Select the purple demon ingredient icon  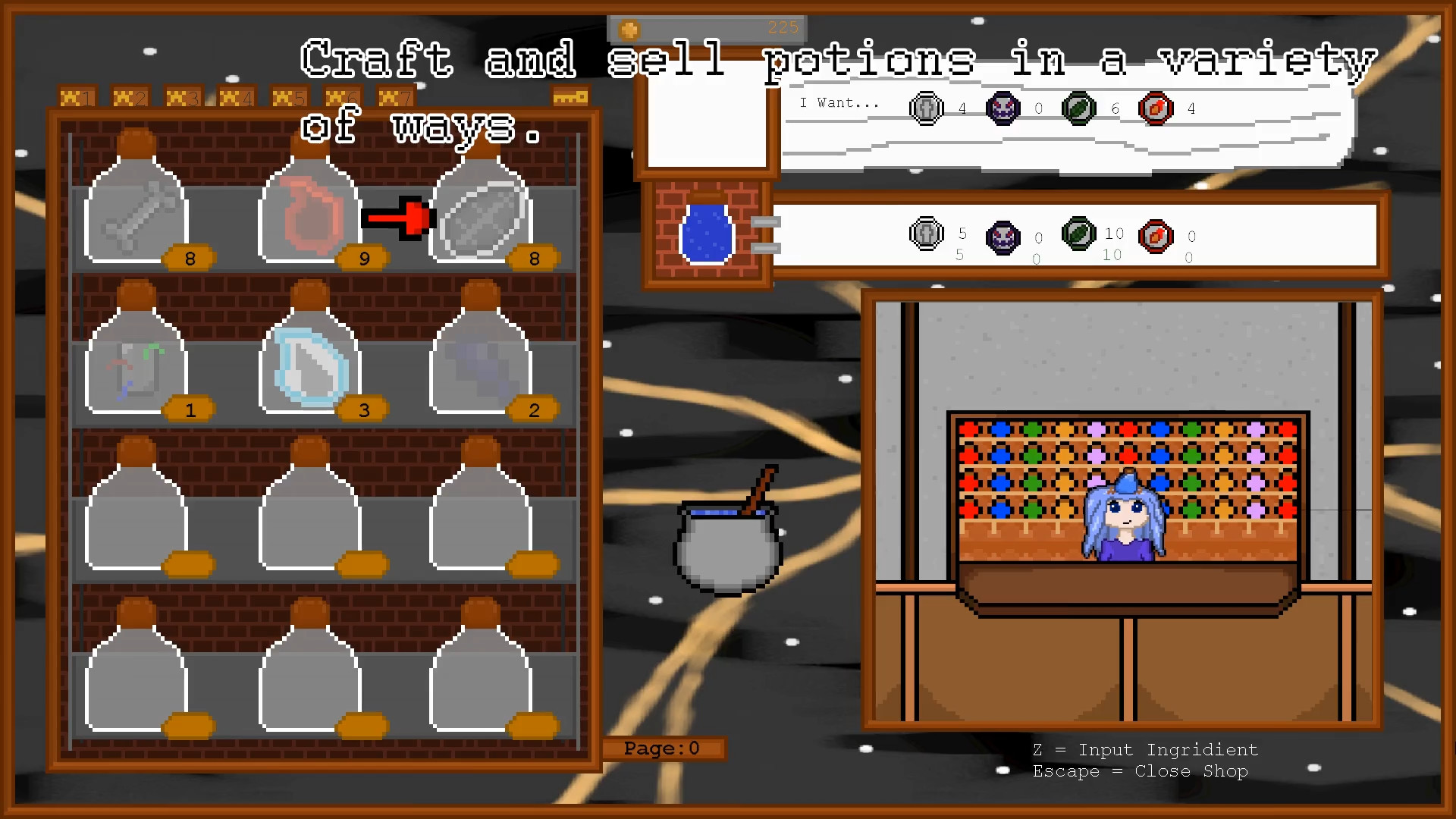point(1002,108)
